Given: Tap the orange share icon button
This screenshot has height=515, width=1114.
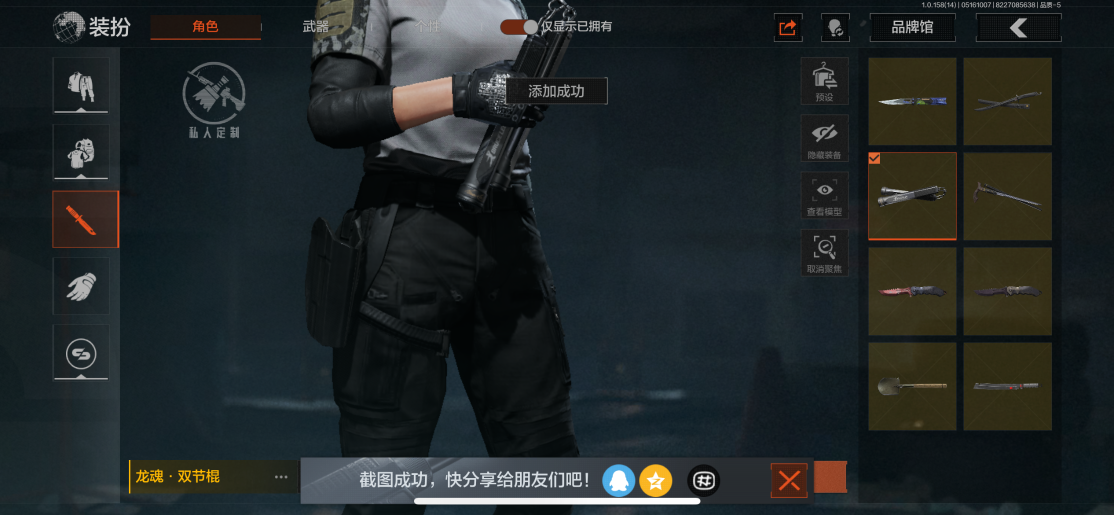Looking at the screenshot, I should click(x=788, y=28).
